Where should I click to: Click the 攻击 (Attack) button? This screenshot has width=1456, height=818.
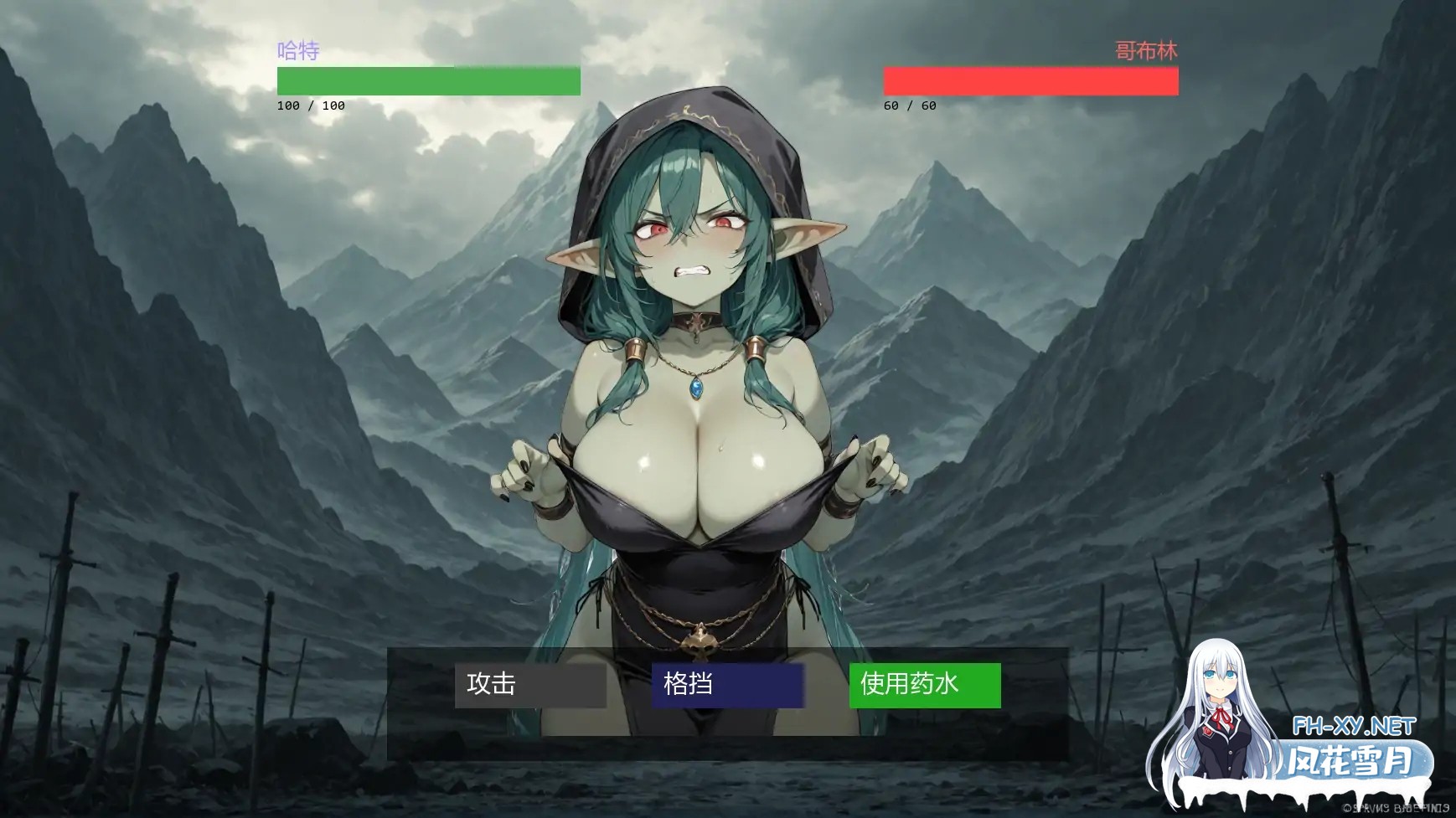click(529, 685)
